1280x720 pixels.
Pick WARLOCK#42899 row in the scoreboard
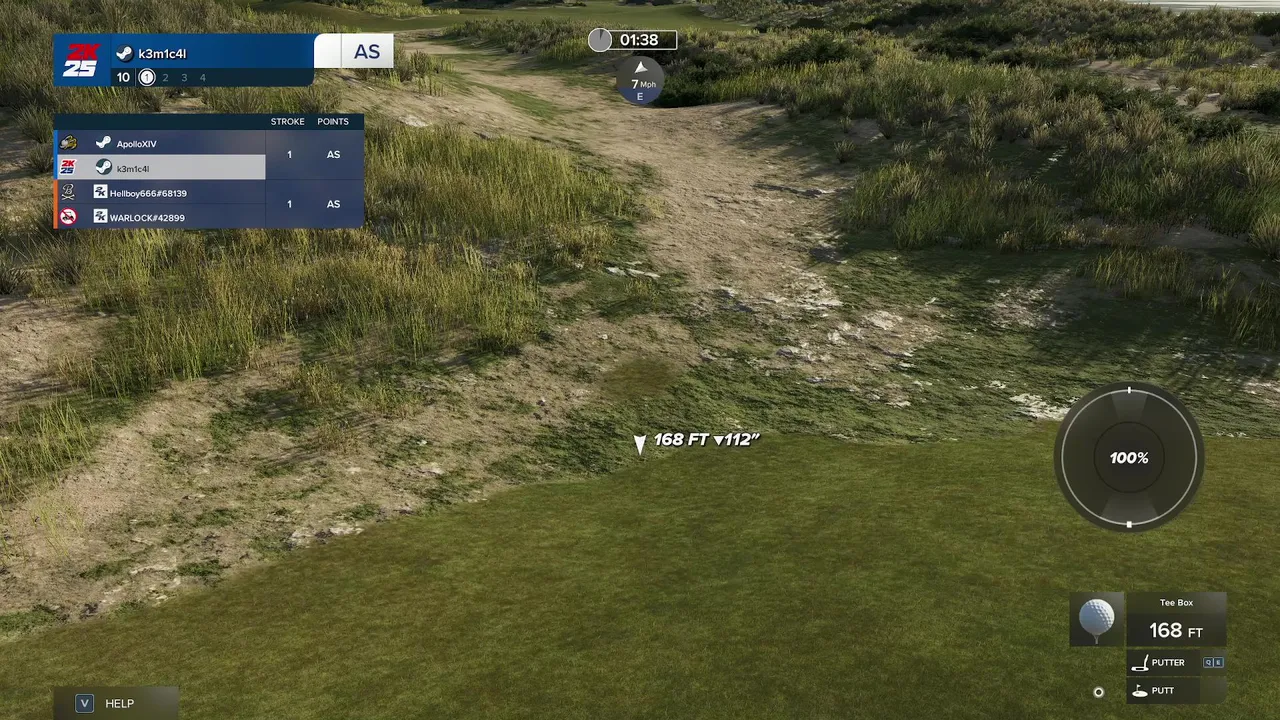pyautogui.click(x=160, y=217)
